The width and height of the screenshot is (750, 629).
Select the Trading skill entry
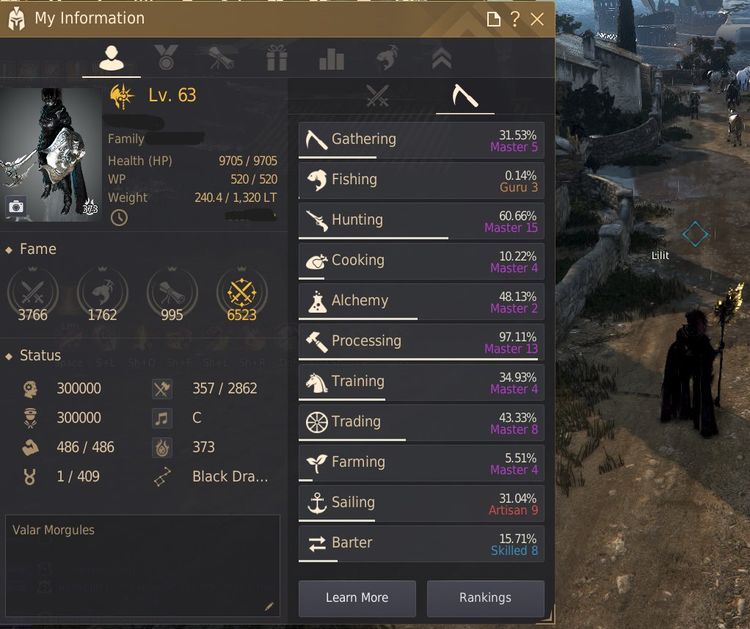coord(421,422)
